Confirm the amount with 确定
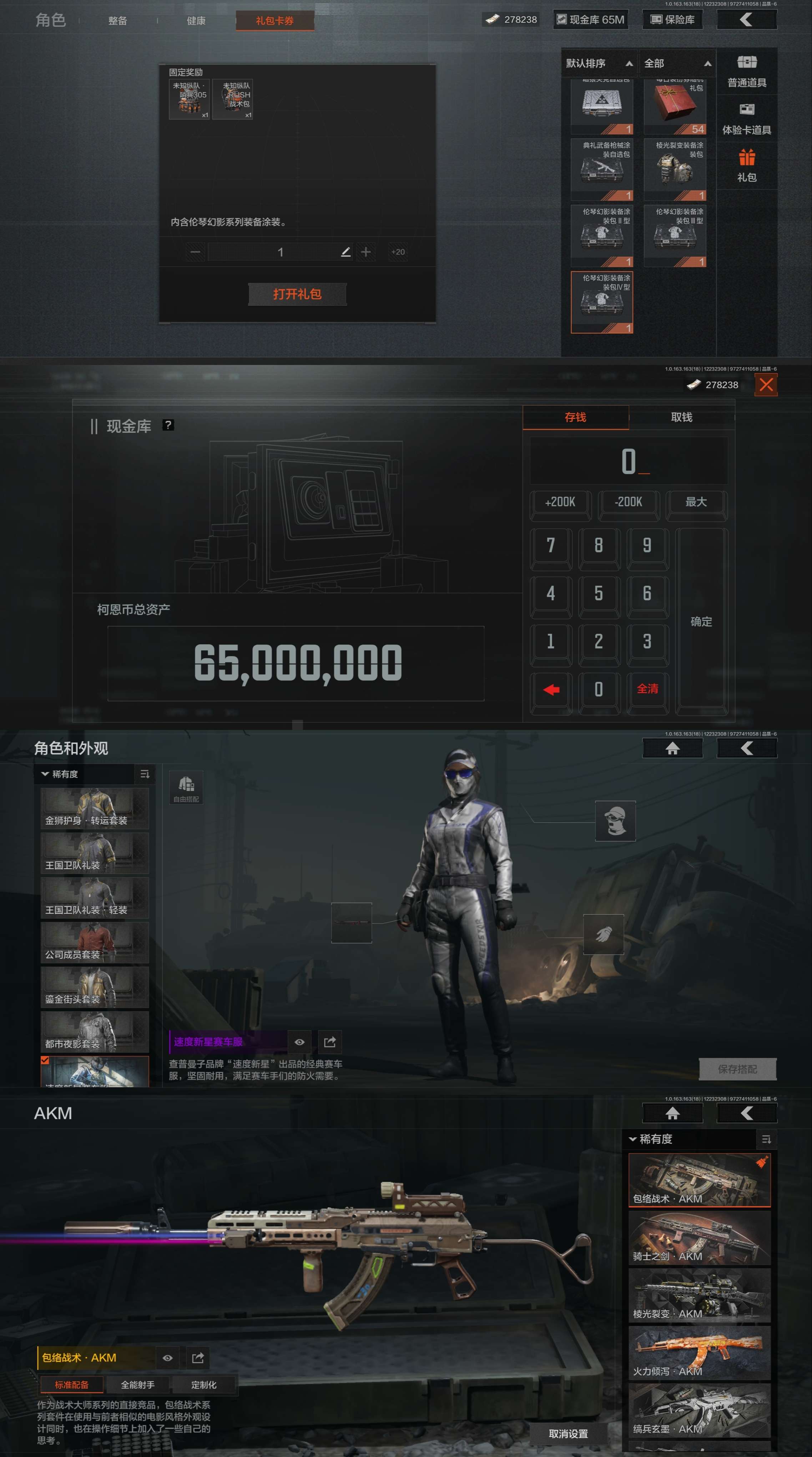Screen dimensions: 812x1457 [701, 622]
